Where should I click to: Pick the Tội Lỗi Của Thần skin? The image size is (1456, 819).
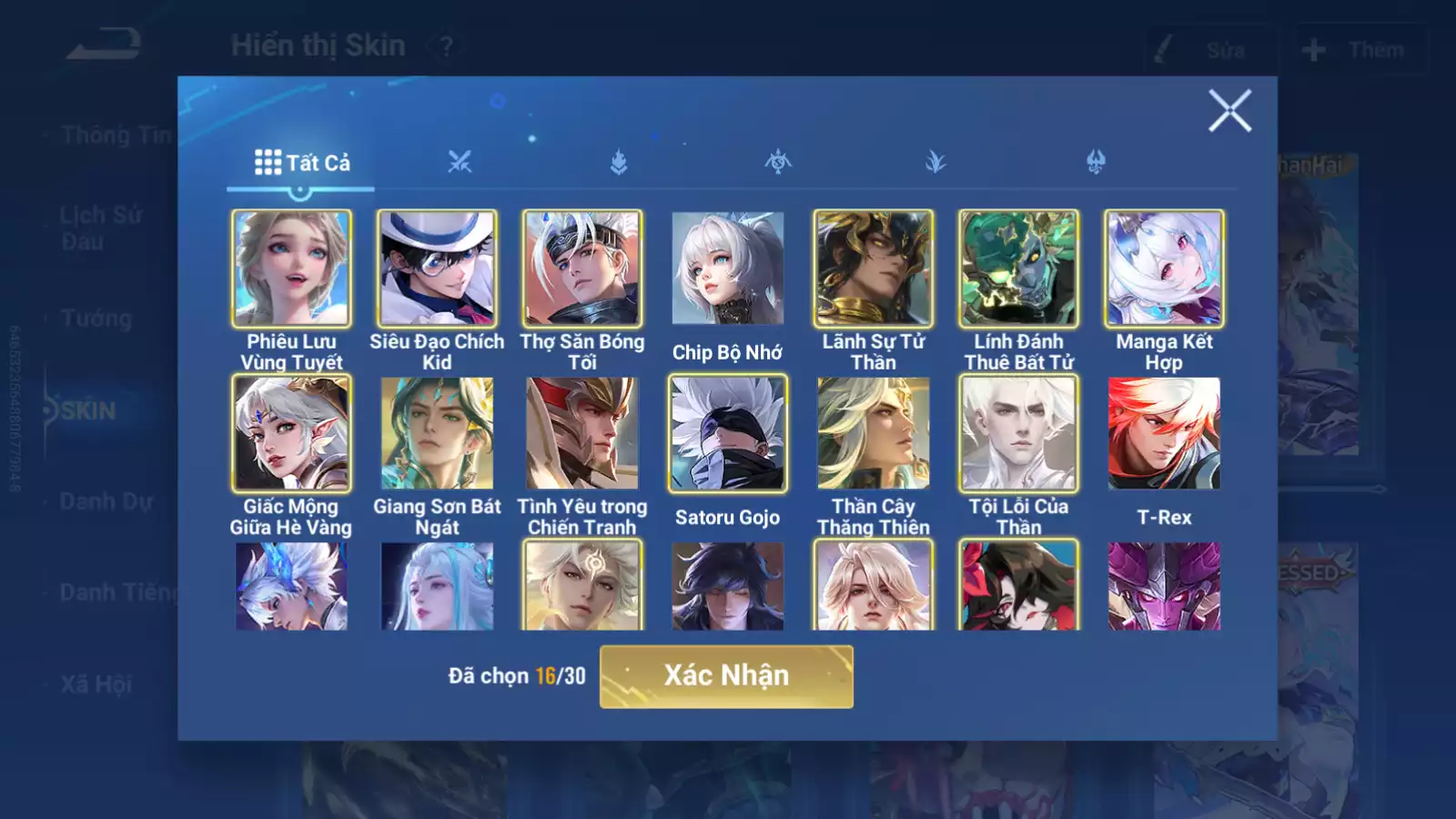coord(1018,433)
